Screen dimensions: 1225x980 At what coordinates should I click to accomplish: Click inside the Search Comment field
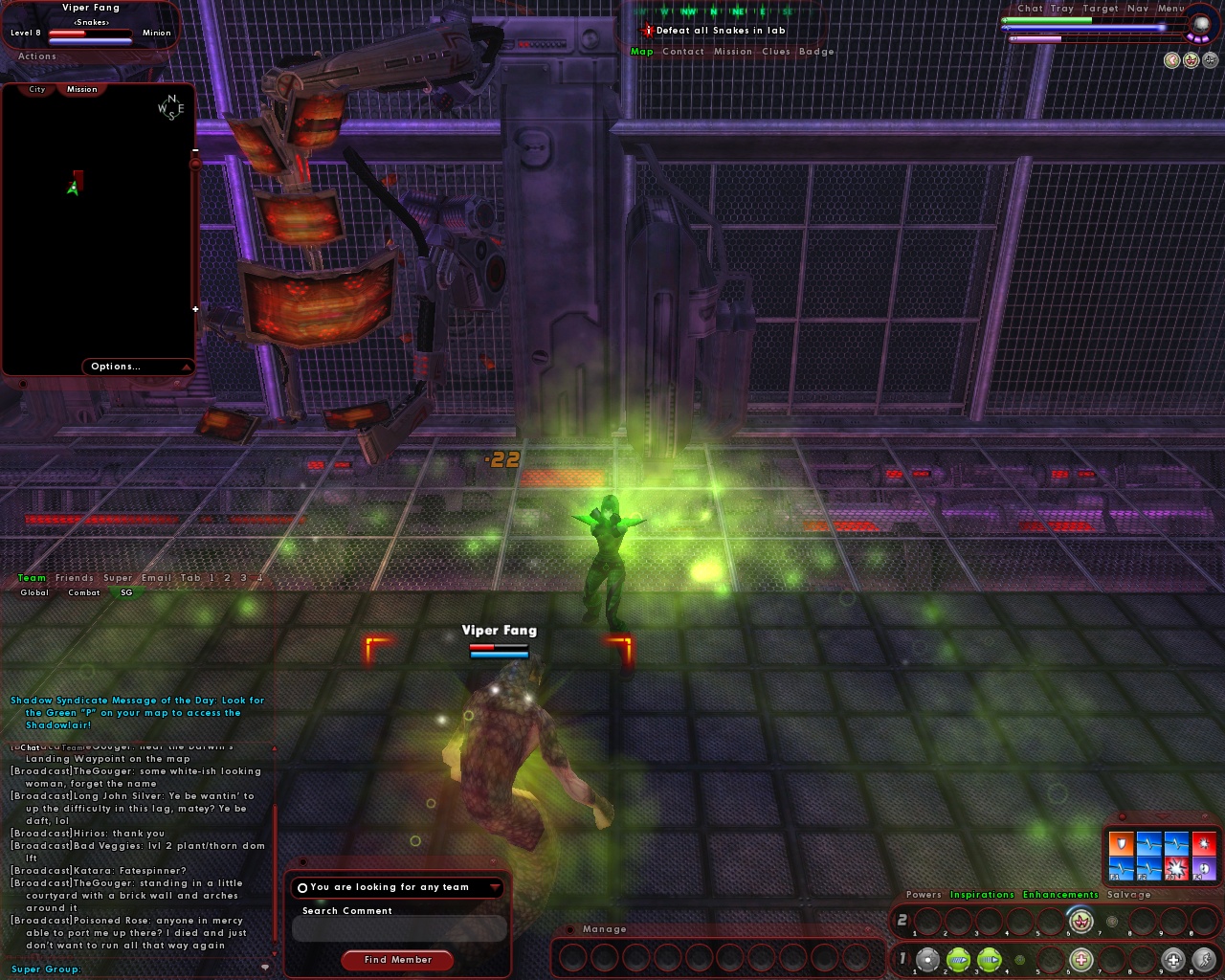(398, 928)
